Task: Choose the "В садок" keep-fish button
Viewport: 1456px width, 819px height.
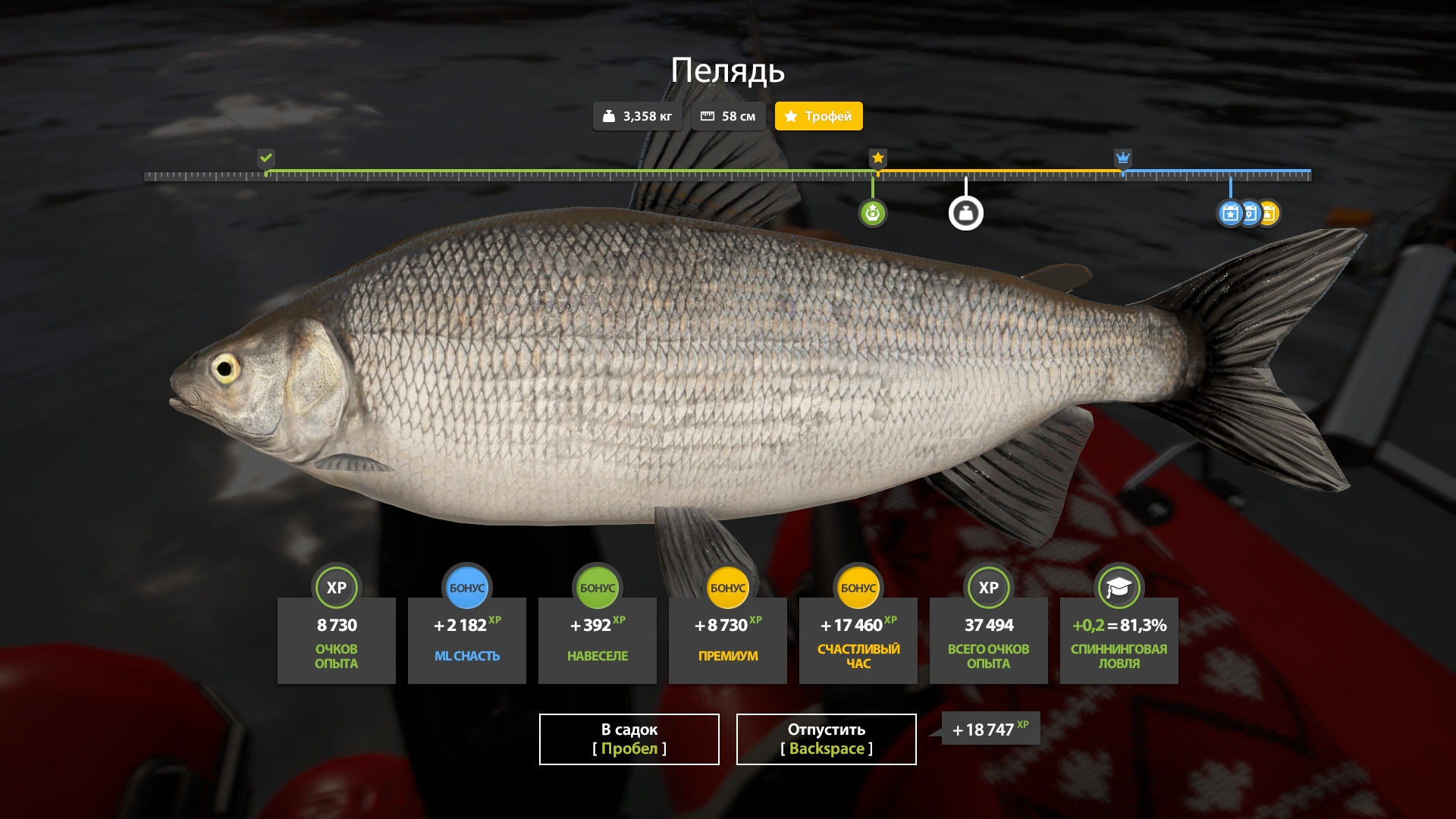Action: (x=629, y=739)
